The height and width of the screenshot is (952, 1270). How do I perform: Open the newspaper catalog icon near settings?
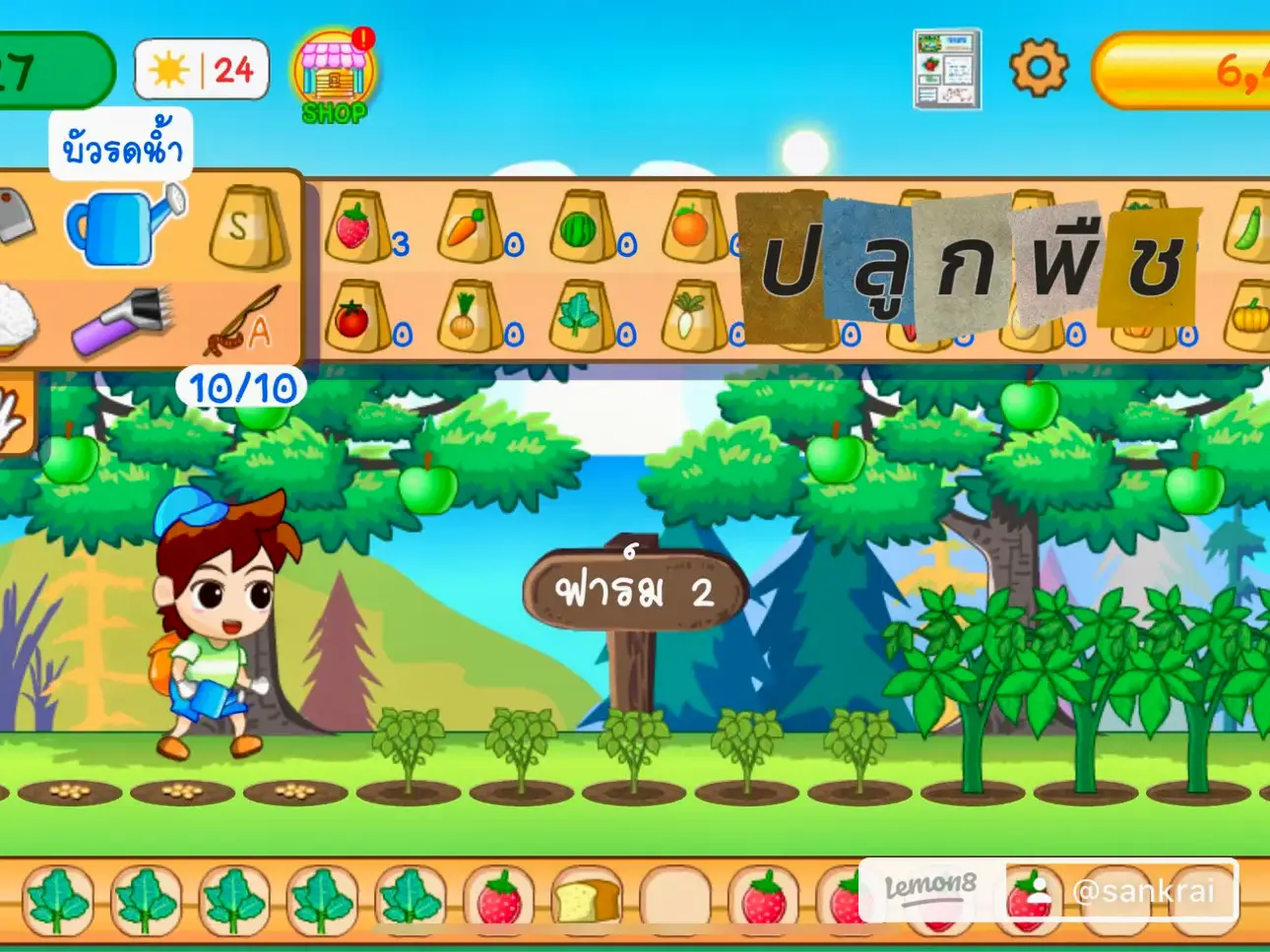946,69
